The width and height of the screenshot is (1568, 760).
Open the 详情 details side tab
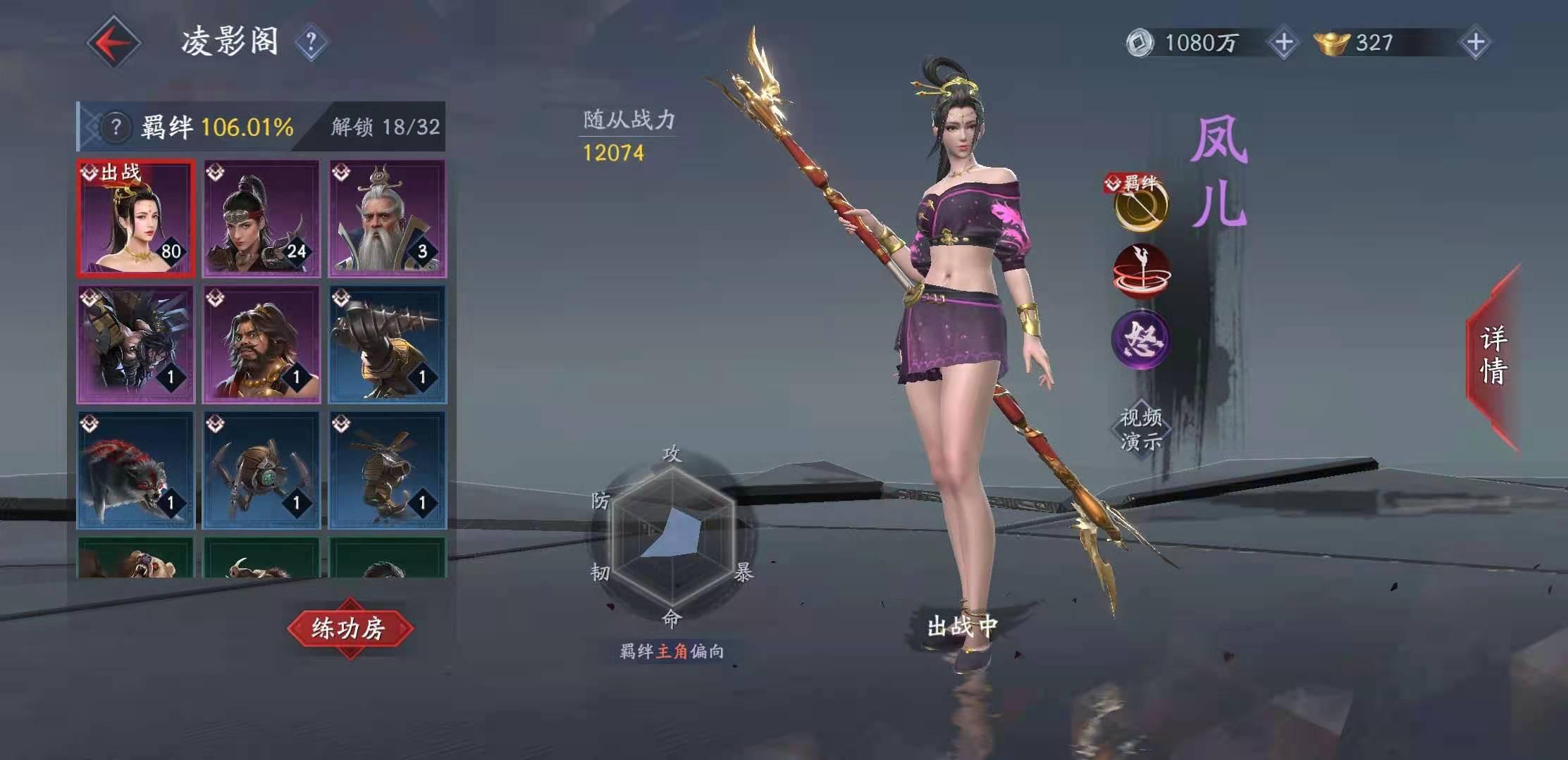(1494, 356)
